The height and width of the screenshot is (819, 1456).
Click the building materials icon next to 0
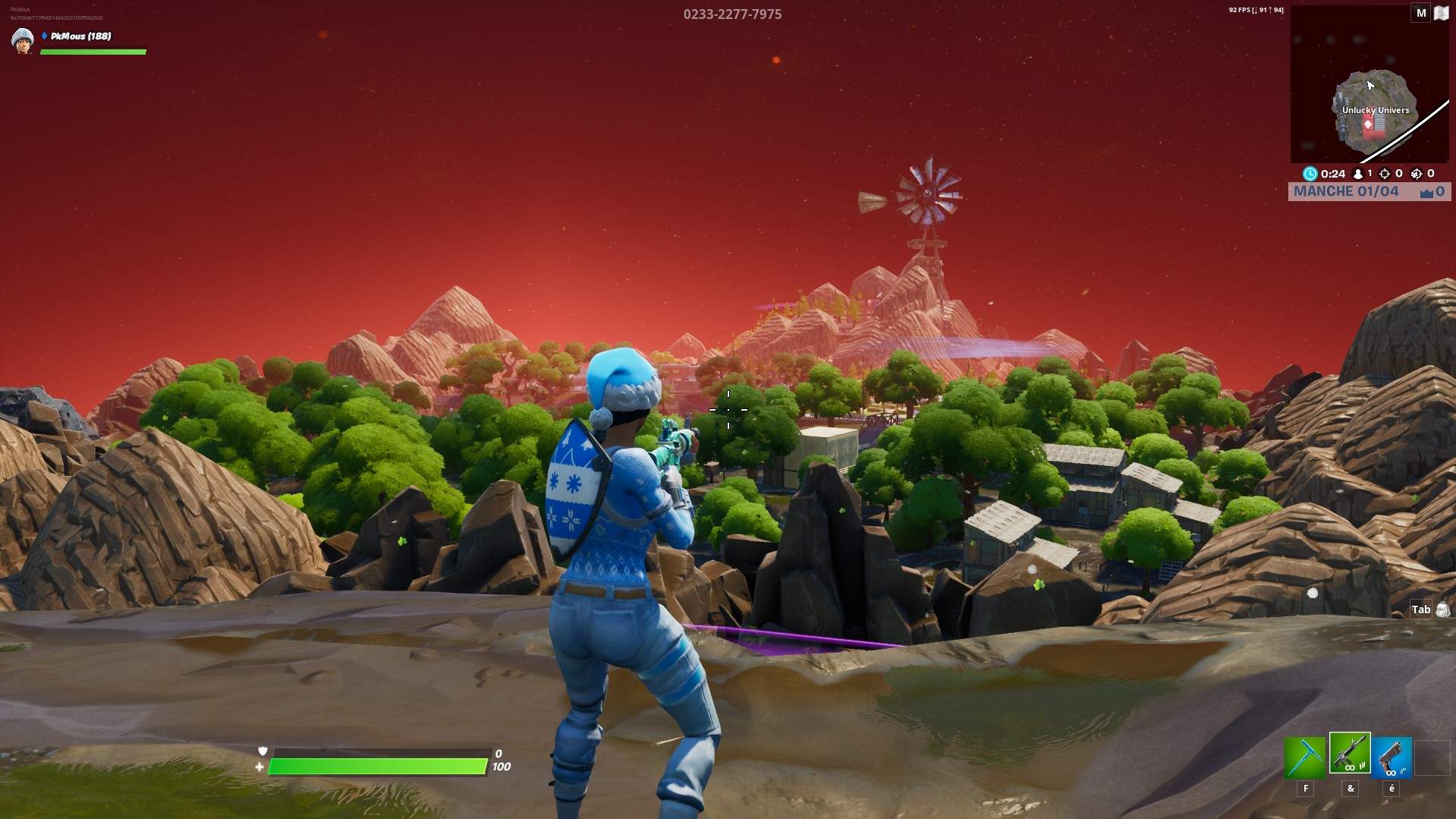coord(1425,192)
